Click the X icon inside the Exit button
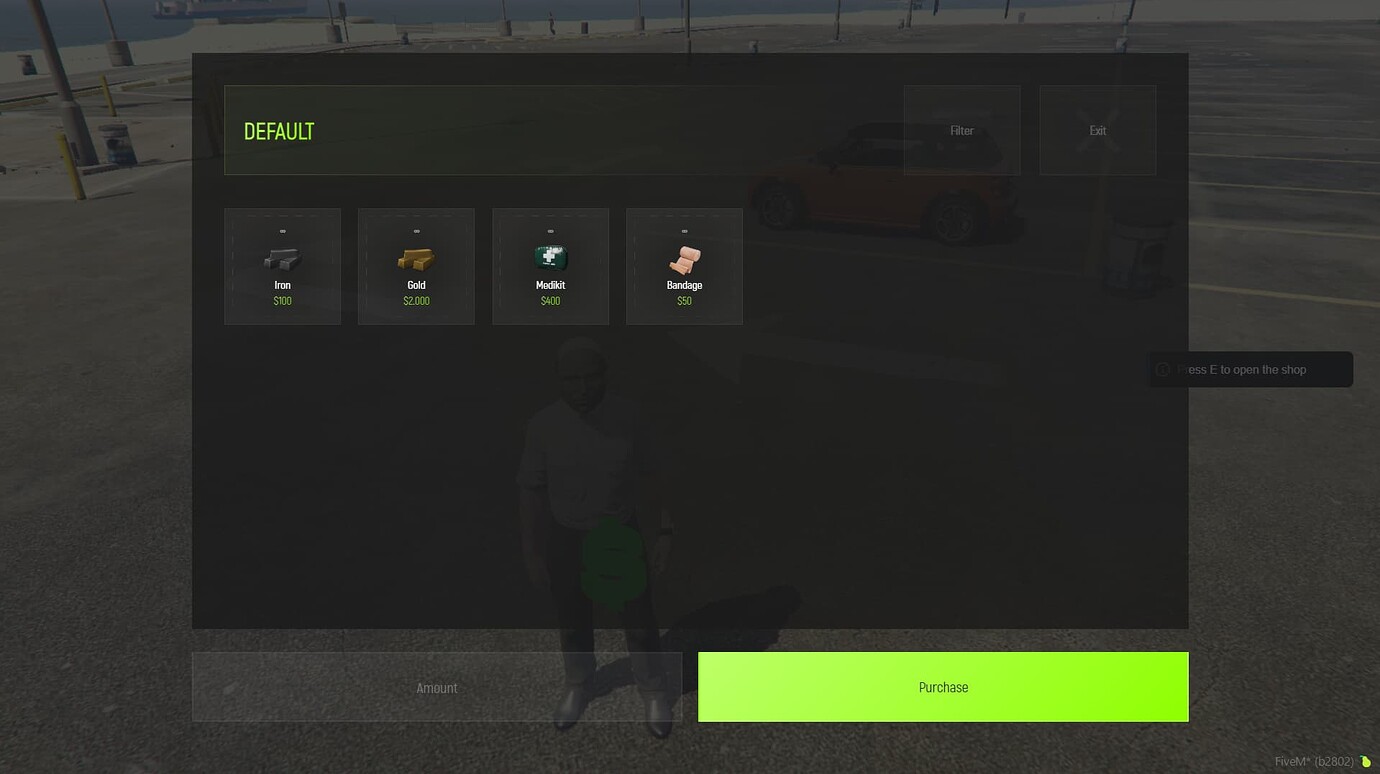This screenshot has width=1380, height=774. (1097, 130)
